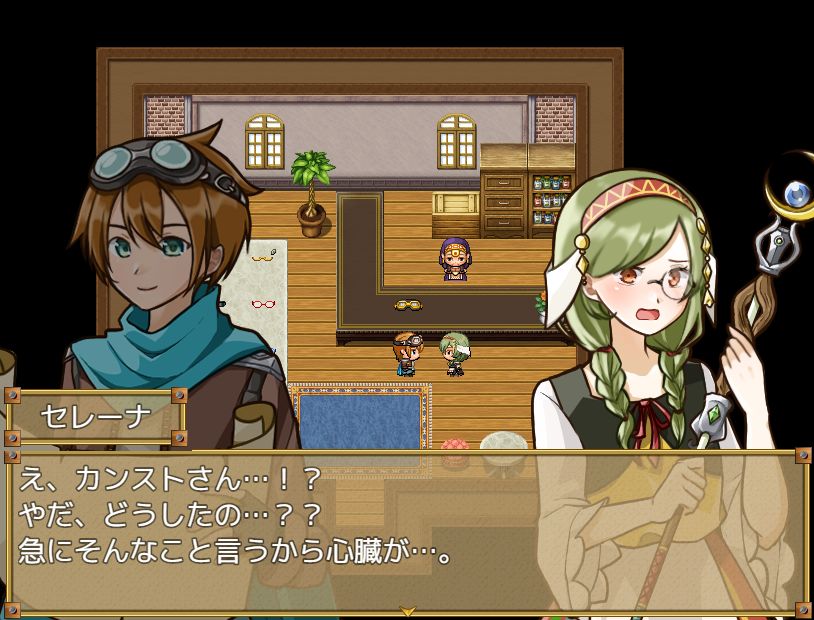Click the dialogue continue arrow

click(x=407, y=610)
